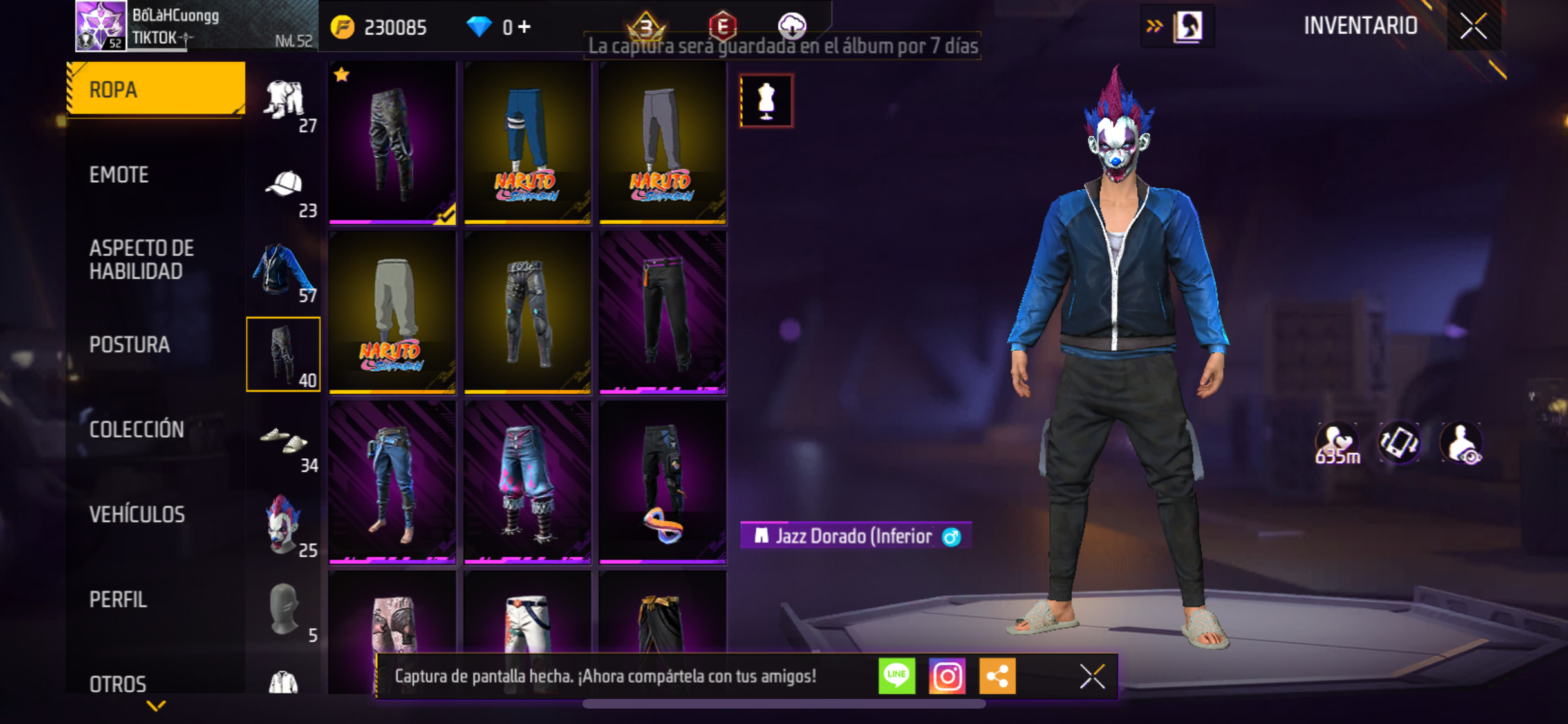
Task: Select the clown mask subcategory
Action: (x=284, y=525)
